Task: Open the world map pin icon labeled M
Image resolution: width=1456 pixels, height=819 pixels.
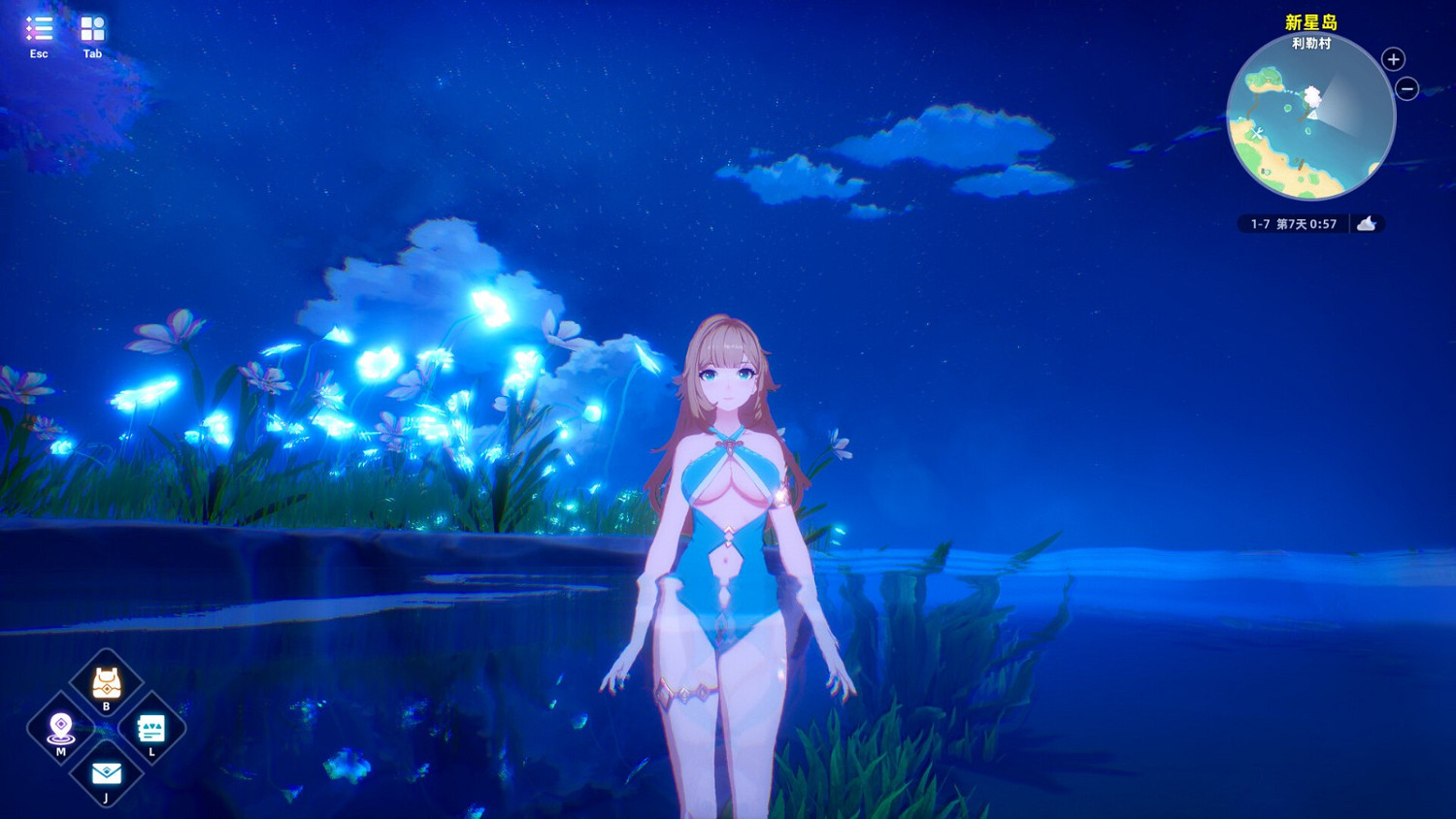Action: [60, 728]
